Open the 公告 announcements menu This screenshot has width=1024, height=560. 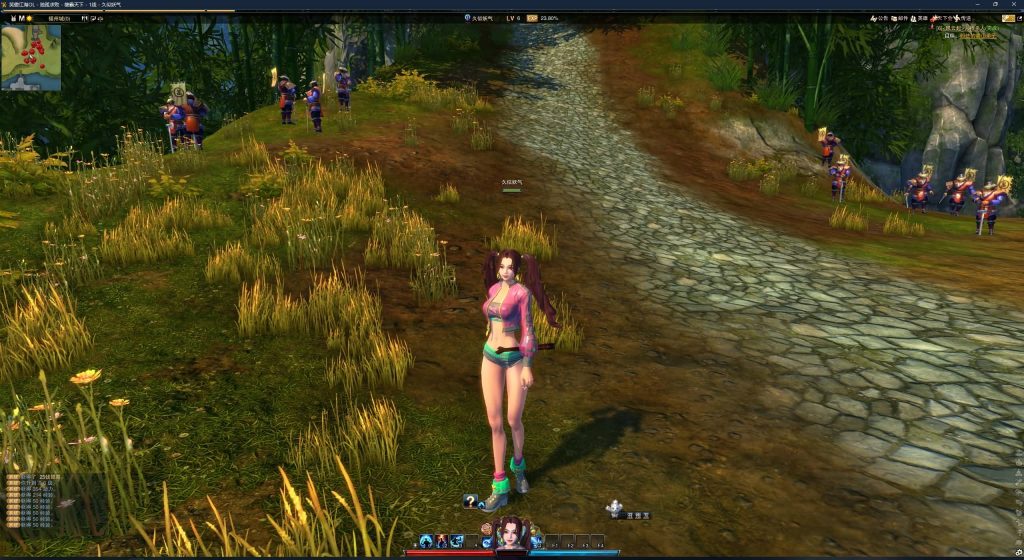[x=880, y=18]
